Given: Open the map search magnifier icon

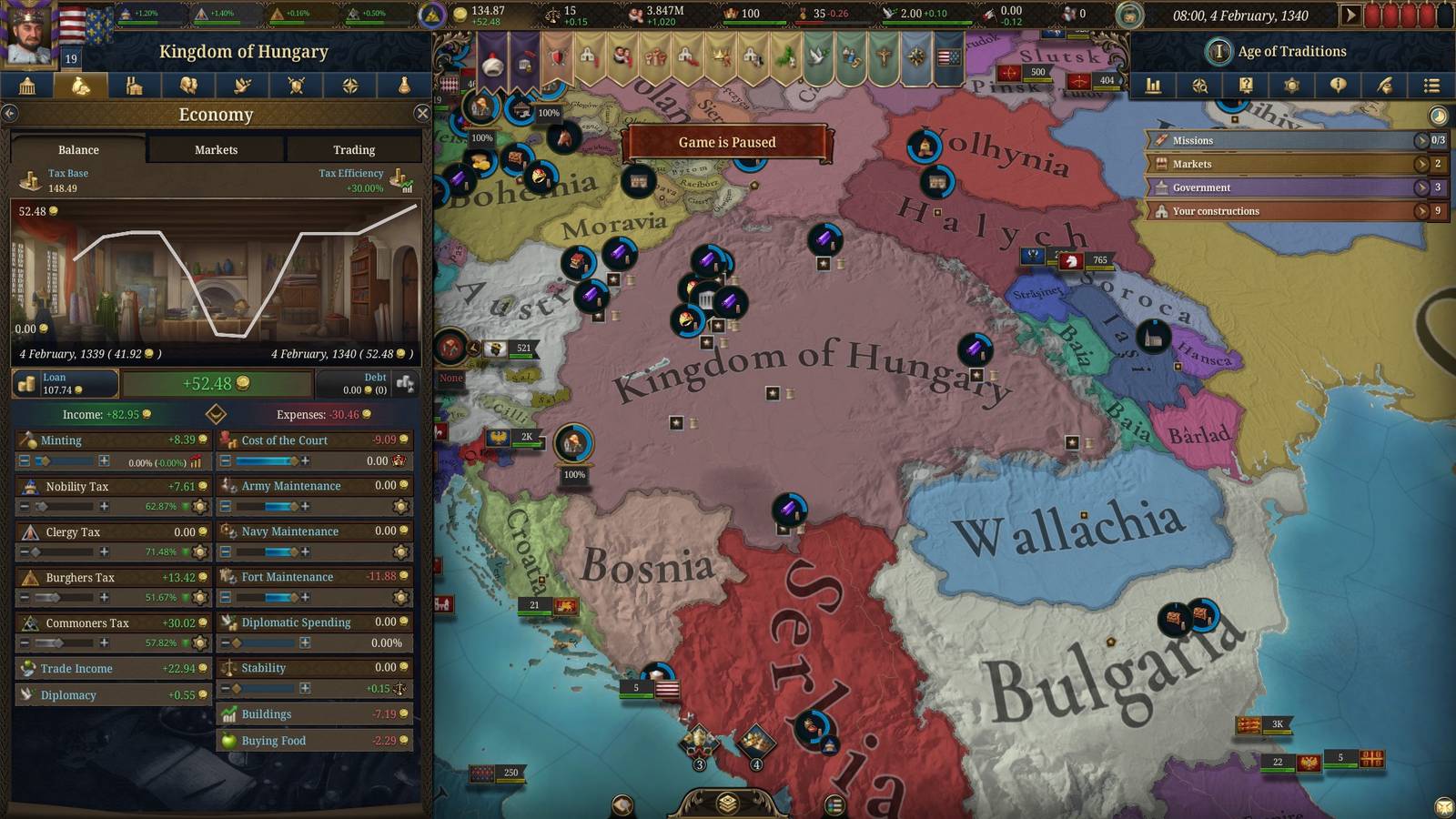Looking at the screenshot, I should click(1200, 86).
